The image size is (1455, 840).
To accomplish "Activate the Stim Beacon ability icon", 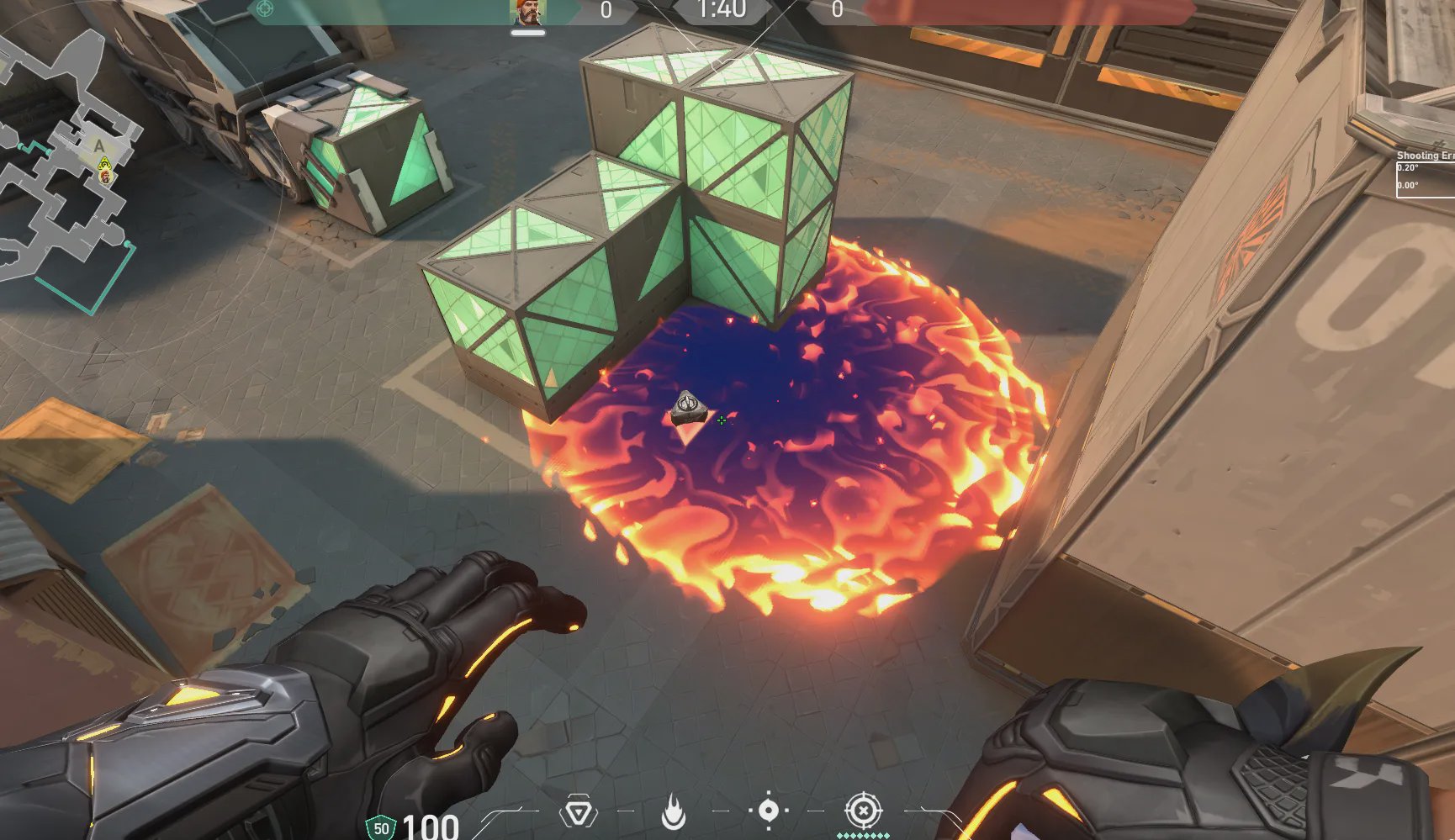I will pyautogui.click(x=578, y=812).
